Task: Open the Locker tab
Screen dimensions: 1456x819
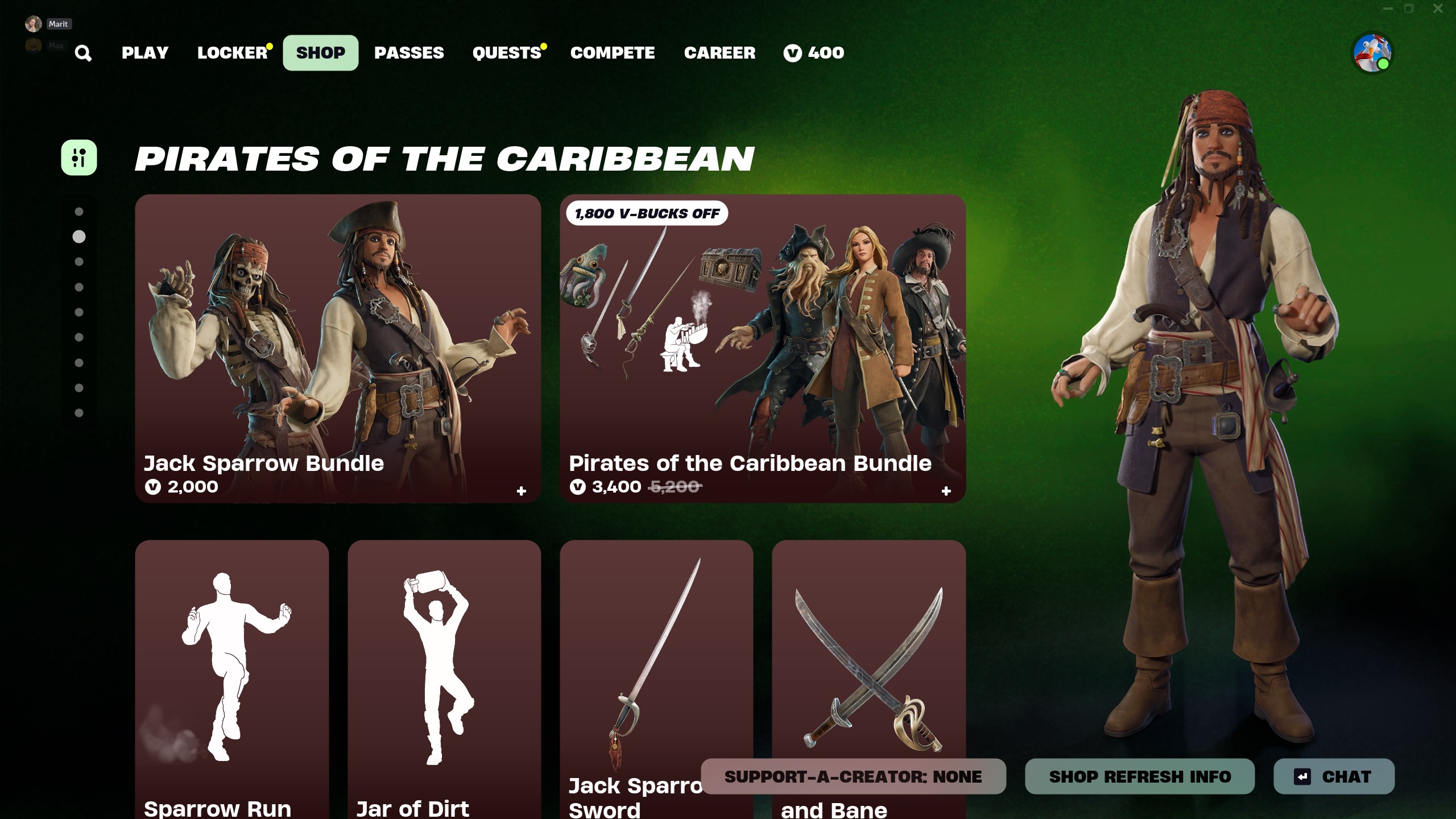Action: click(x=233, y=53)
